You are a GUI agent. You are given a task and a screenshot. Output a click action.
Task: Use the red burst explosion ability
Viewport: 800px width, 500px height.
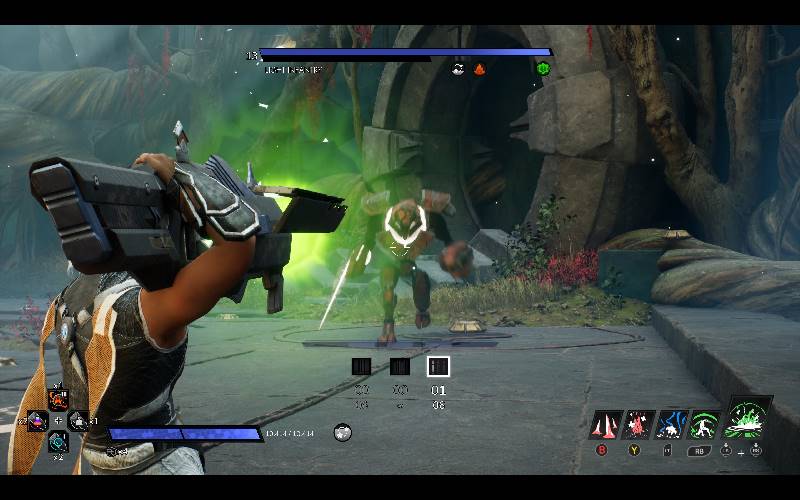coord(637,425)
